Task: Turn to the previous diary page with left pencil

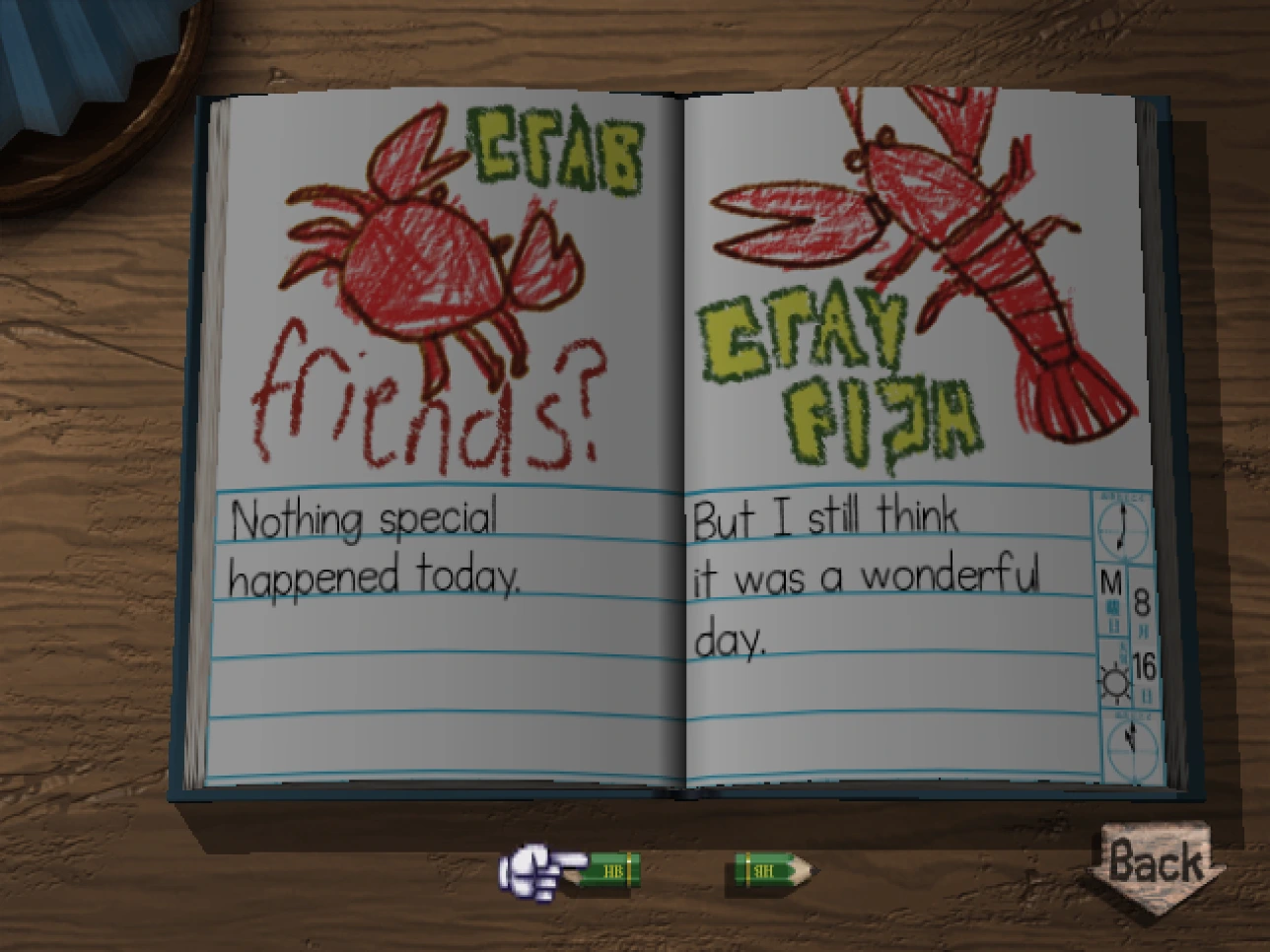Action: point(606,869)
